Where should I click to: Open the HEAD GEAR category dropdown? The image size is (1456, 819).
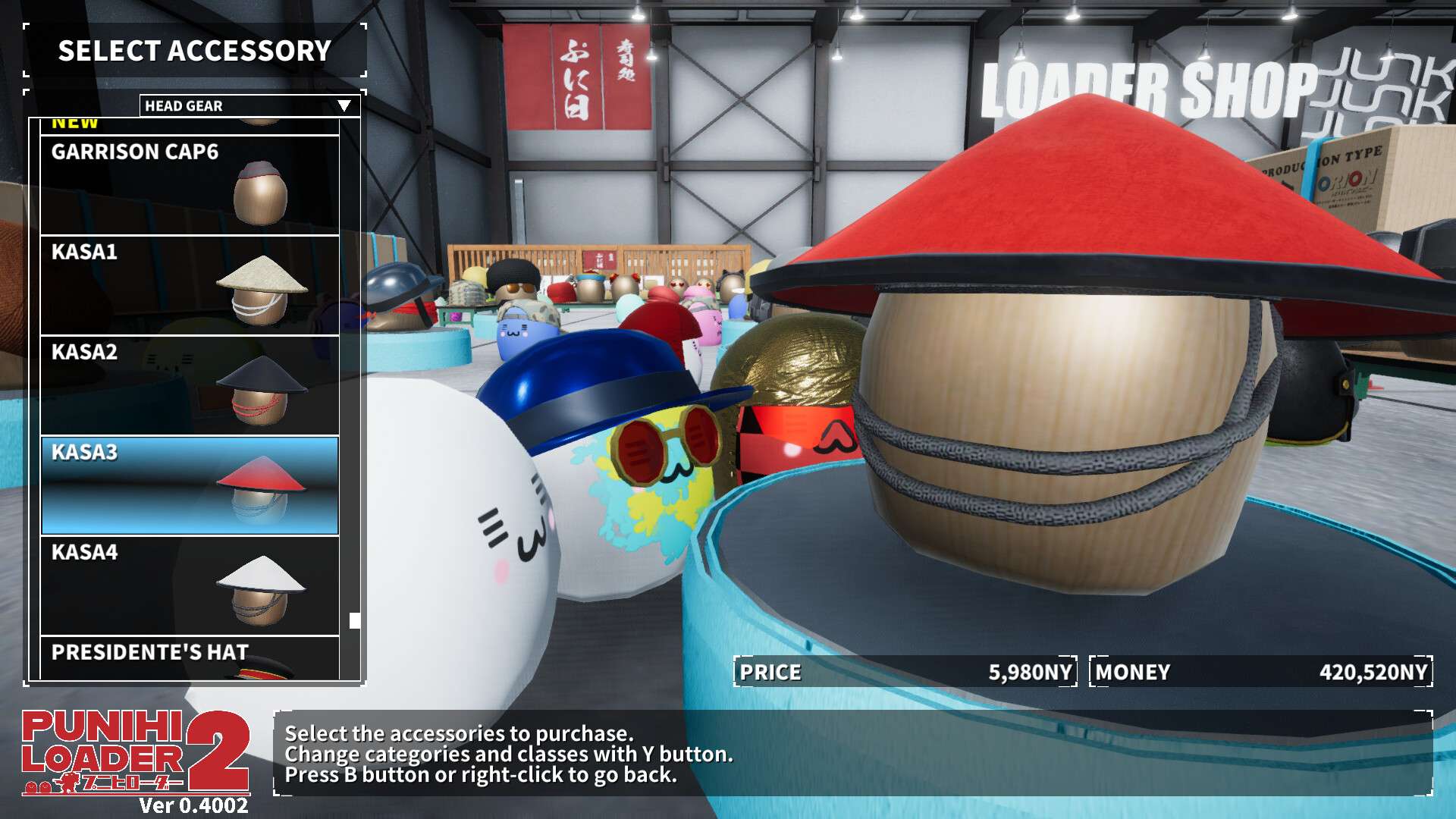click(x=249, y=105)
